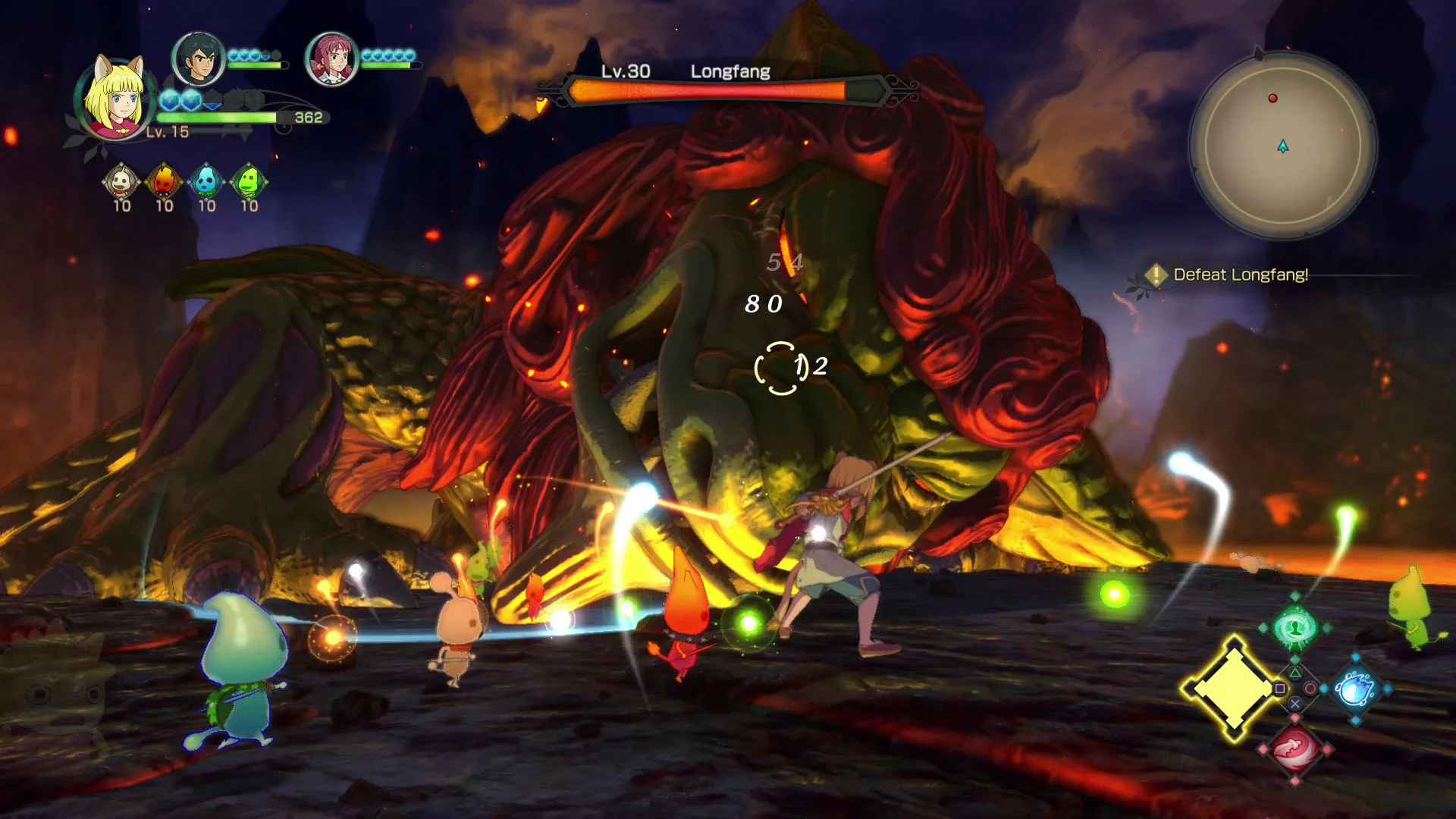Image resolution: width=1456 pixels, height=819 pixels.
Task: Select the green higgledy icon
Action: pos(249,181)
